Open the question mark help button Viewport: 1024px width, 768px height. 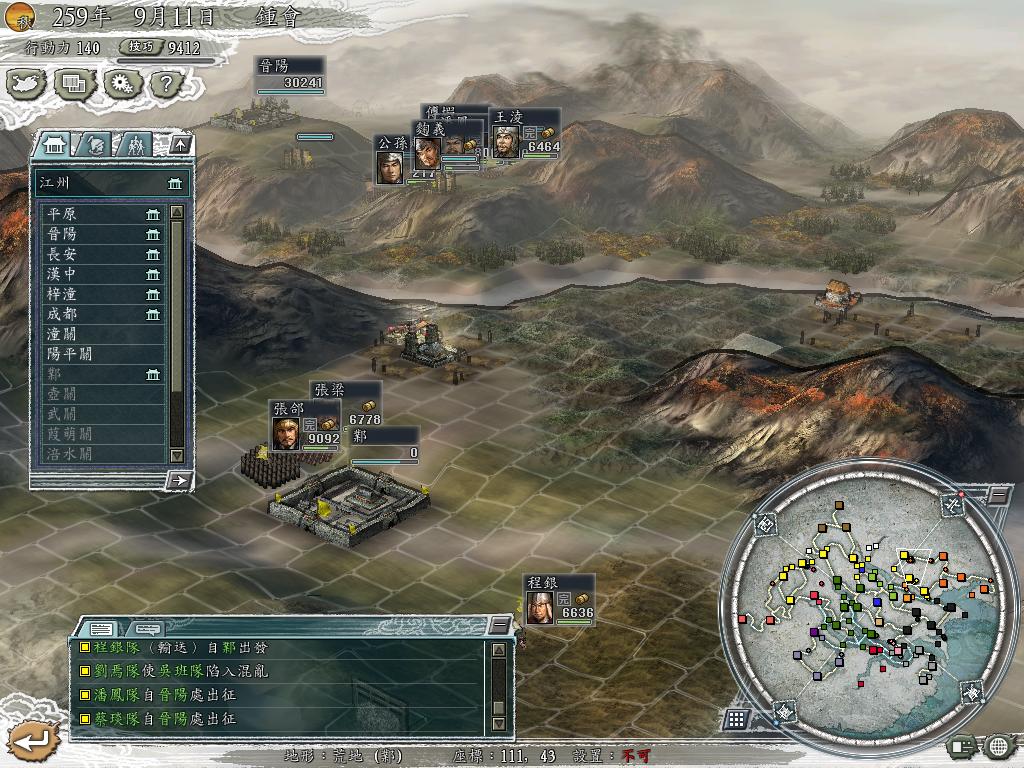(x=166, y=84)
